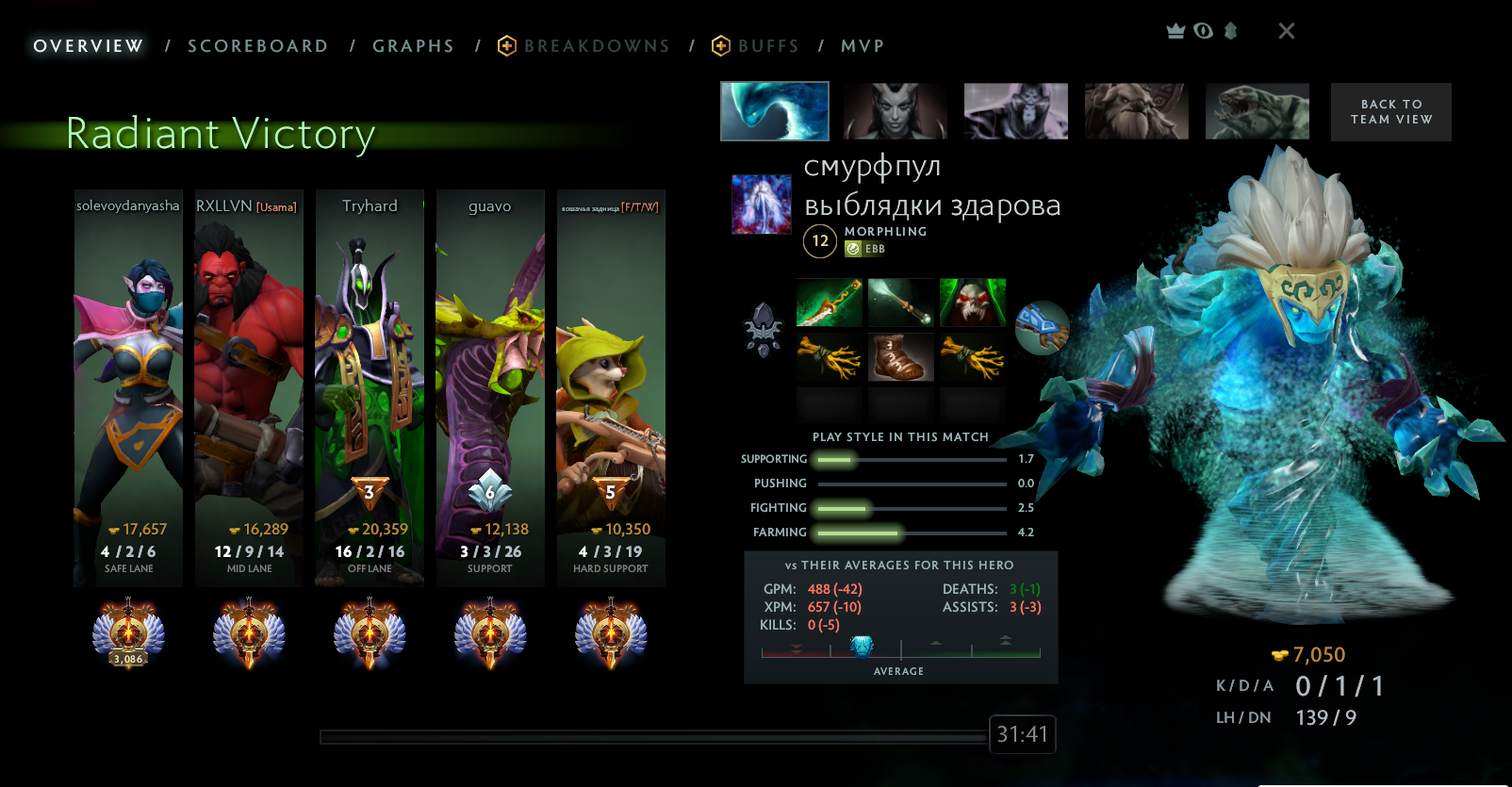
Task: Click Back to Team View button
Action: [x=1390, y=112]
